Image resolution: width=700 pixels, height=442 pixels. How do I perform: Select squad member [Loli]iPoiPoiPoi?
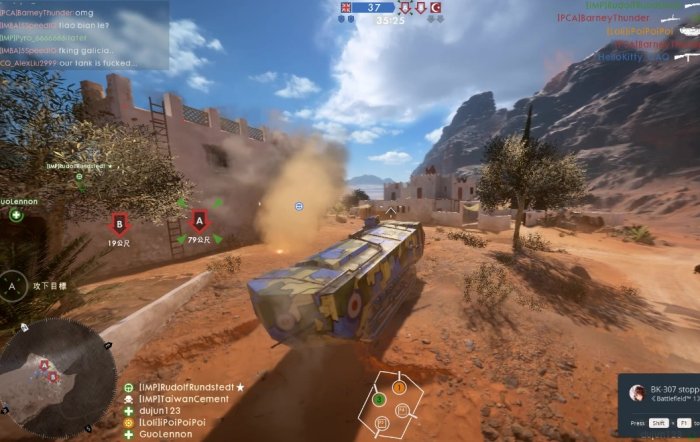point(172,423)
